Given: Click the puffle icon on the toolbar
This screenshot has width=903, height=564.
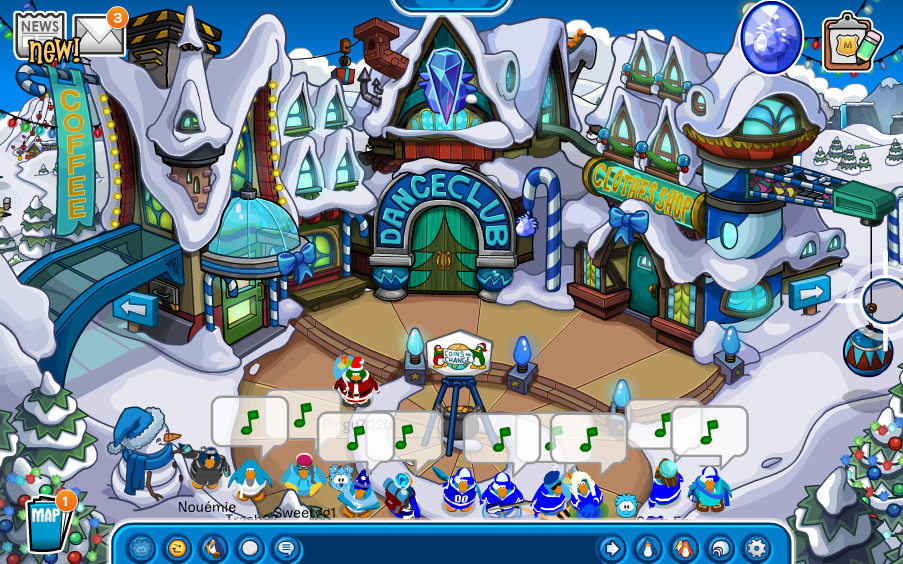Looking at the screenshot, I should 141,548.
